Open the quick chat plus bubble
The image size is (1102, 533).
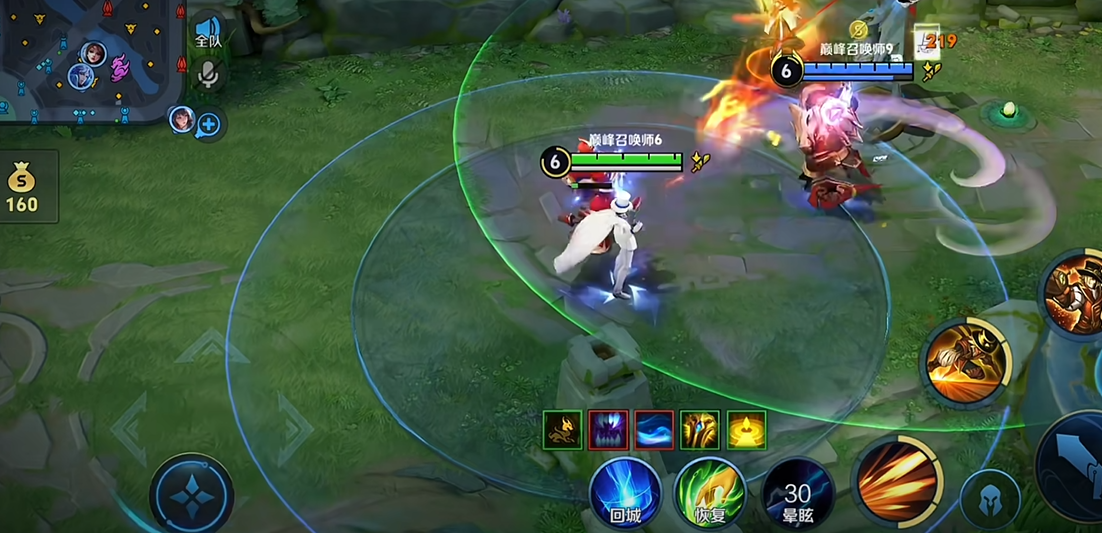pos(209,125)
